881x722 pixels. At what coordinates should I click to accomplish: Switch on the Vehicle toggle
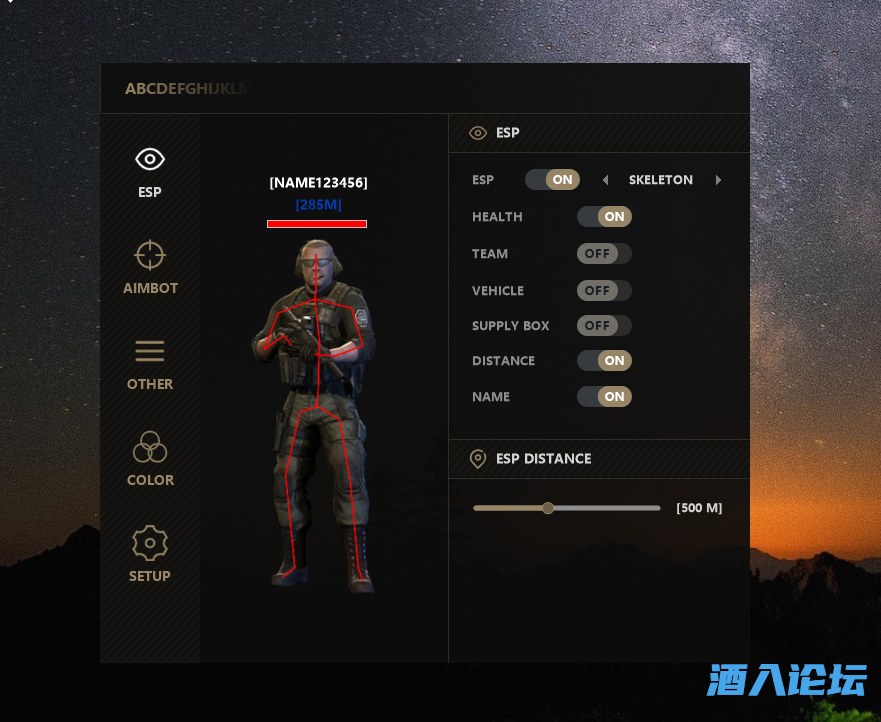604,290
